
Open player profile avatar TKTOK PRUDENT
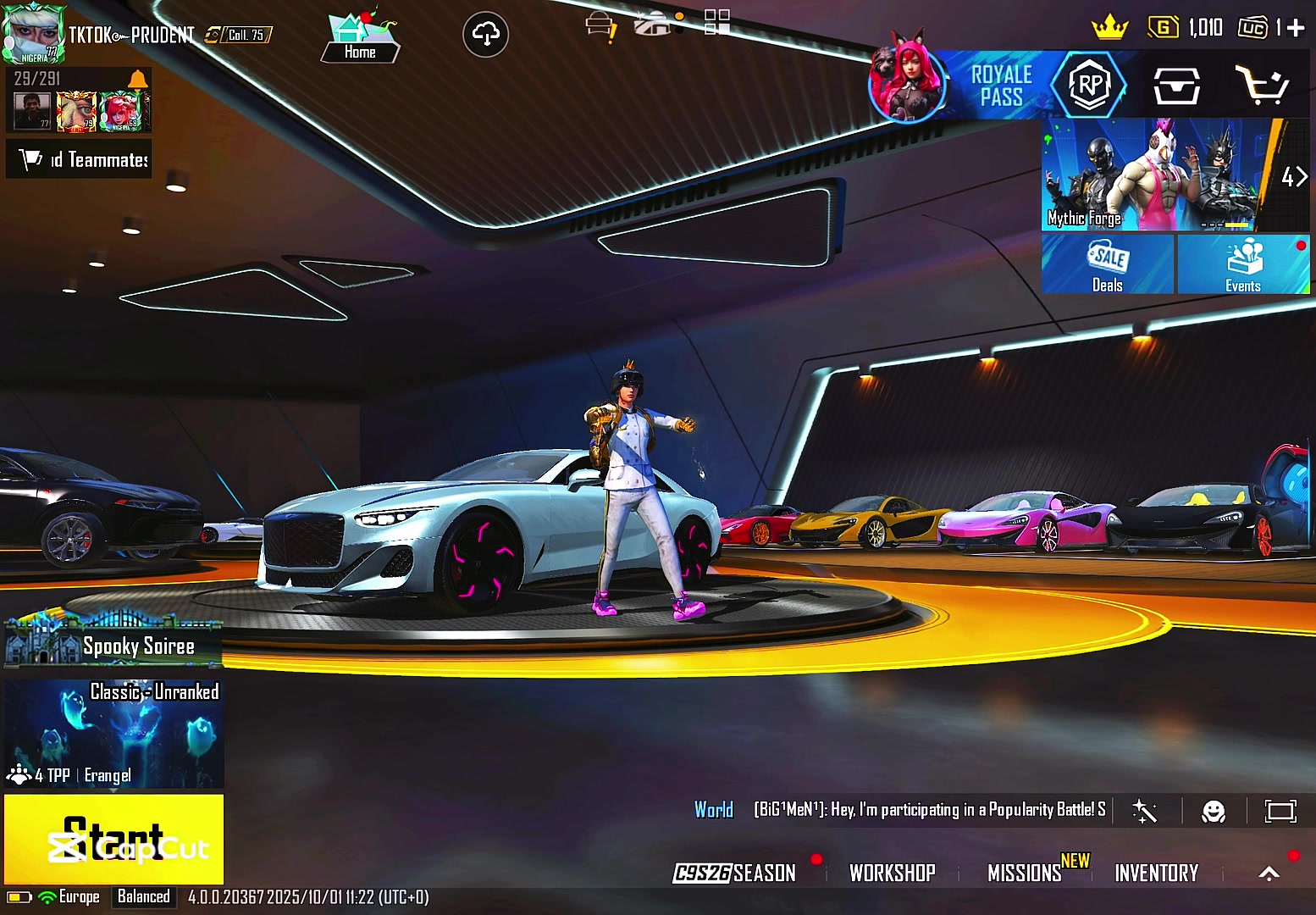(x=32, y=34)
